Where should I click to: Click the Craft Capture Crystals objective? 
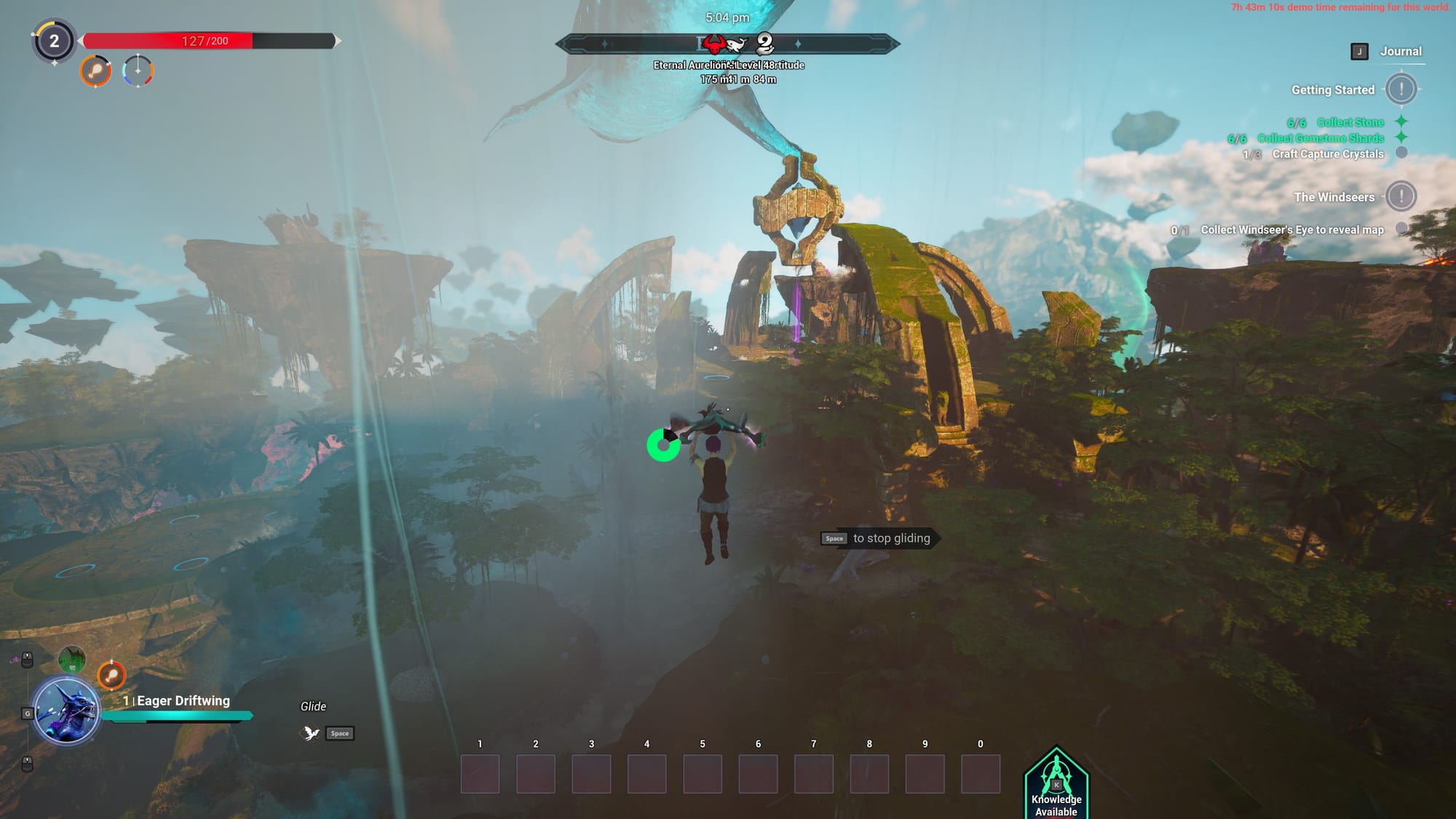click(x=1327, y=154)
